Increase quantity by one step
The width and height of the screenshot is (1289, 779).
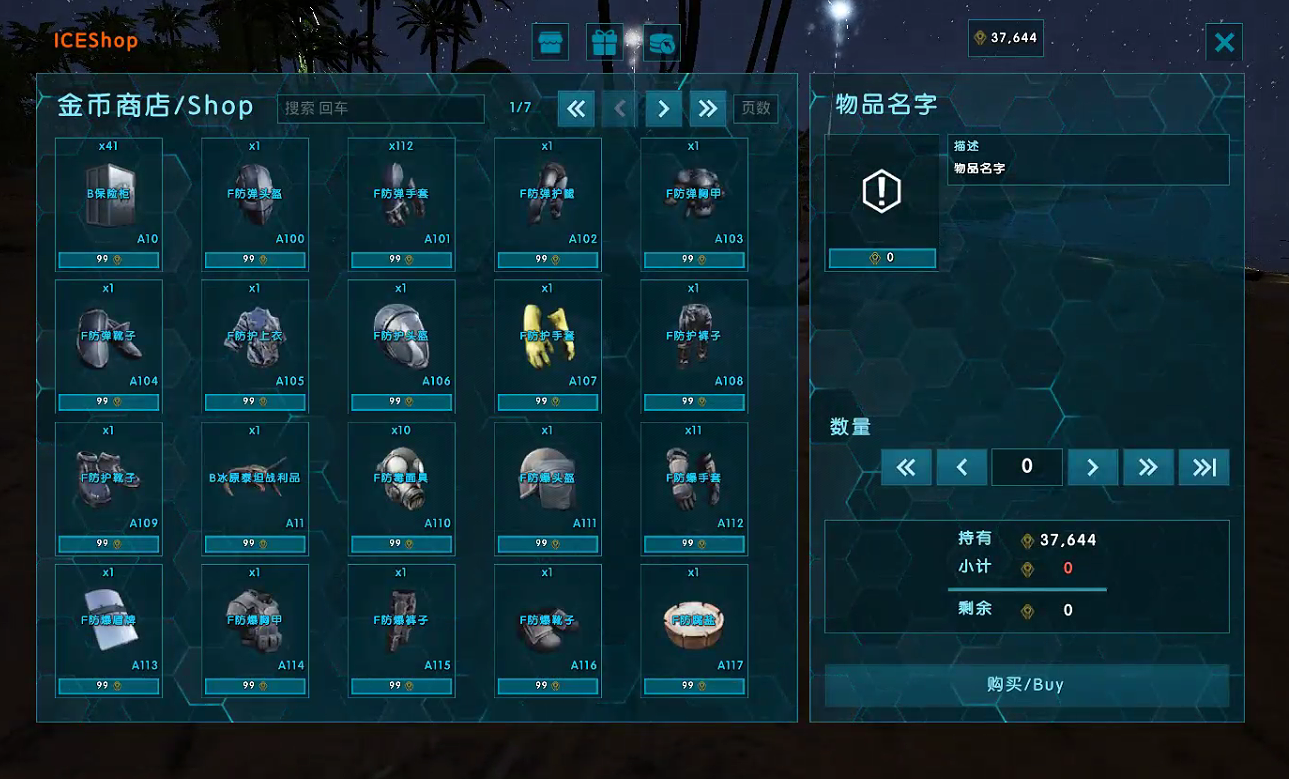1092,467
